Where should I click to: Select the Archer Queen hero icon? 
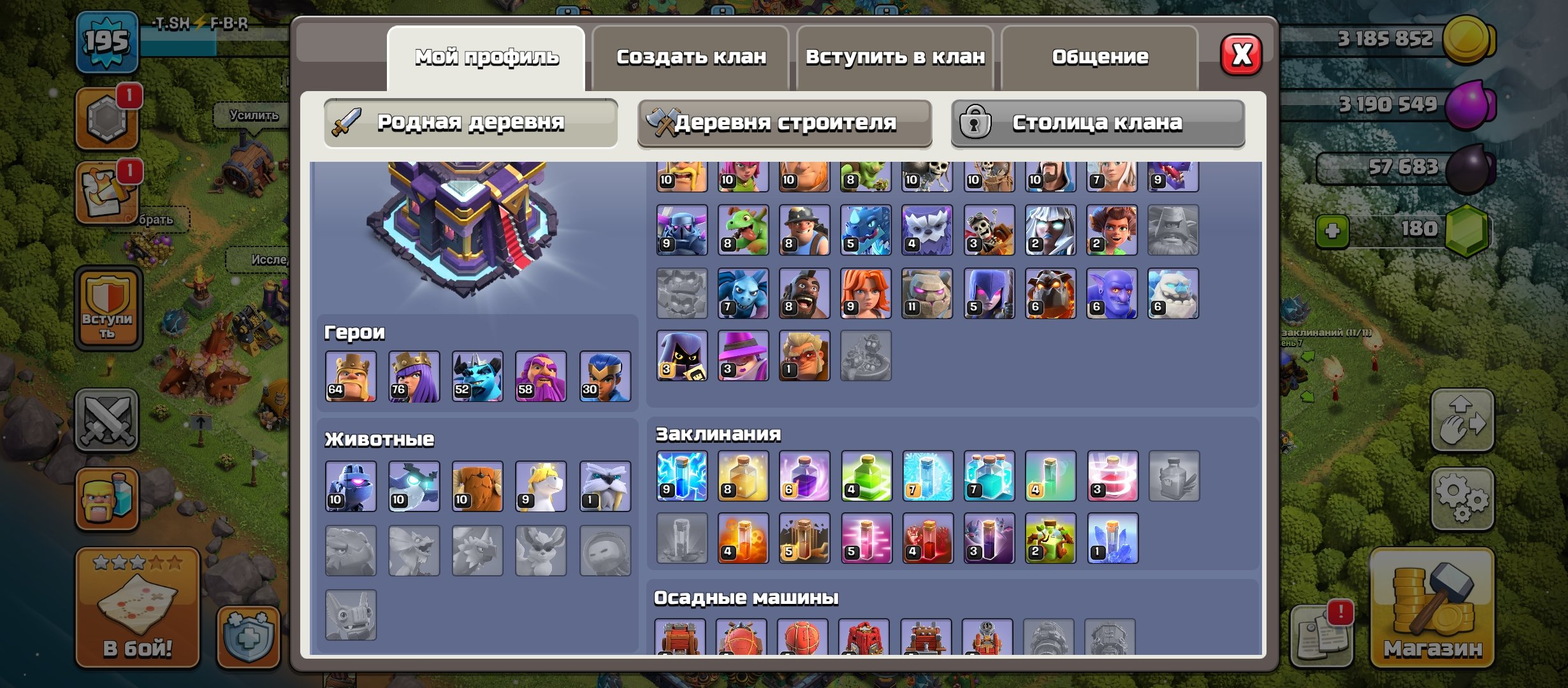[413, 376]
